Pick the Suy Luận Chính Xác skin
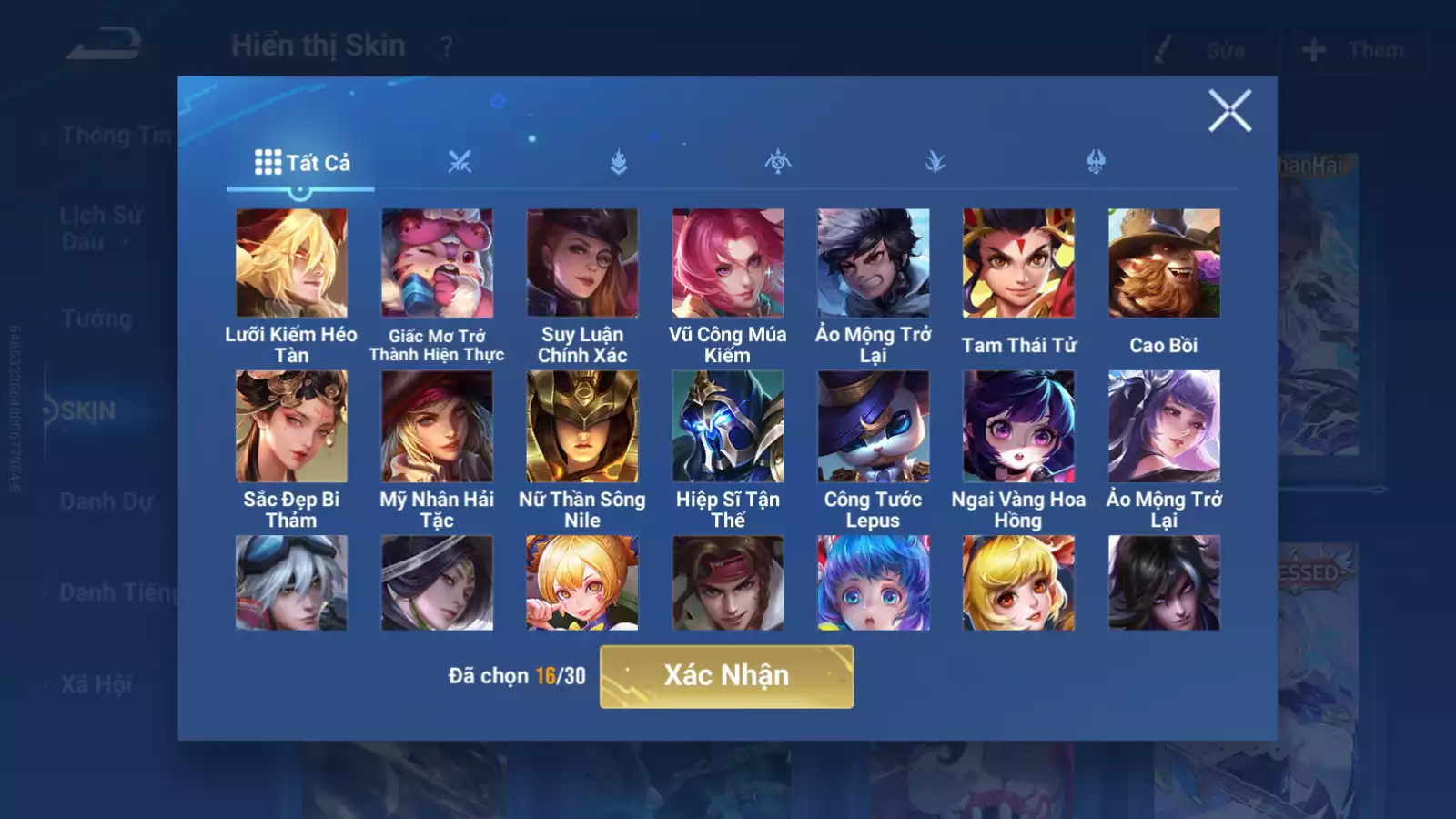This screenshot has width=1456, height=819. pyautogui.click(x=582, y=263)
